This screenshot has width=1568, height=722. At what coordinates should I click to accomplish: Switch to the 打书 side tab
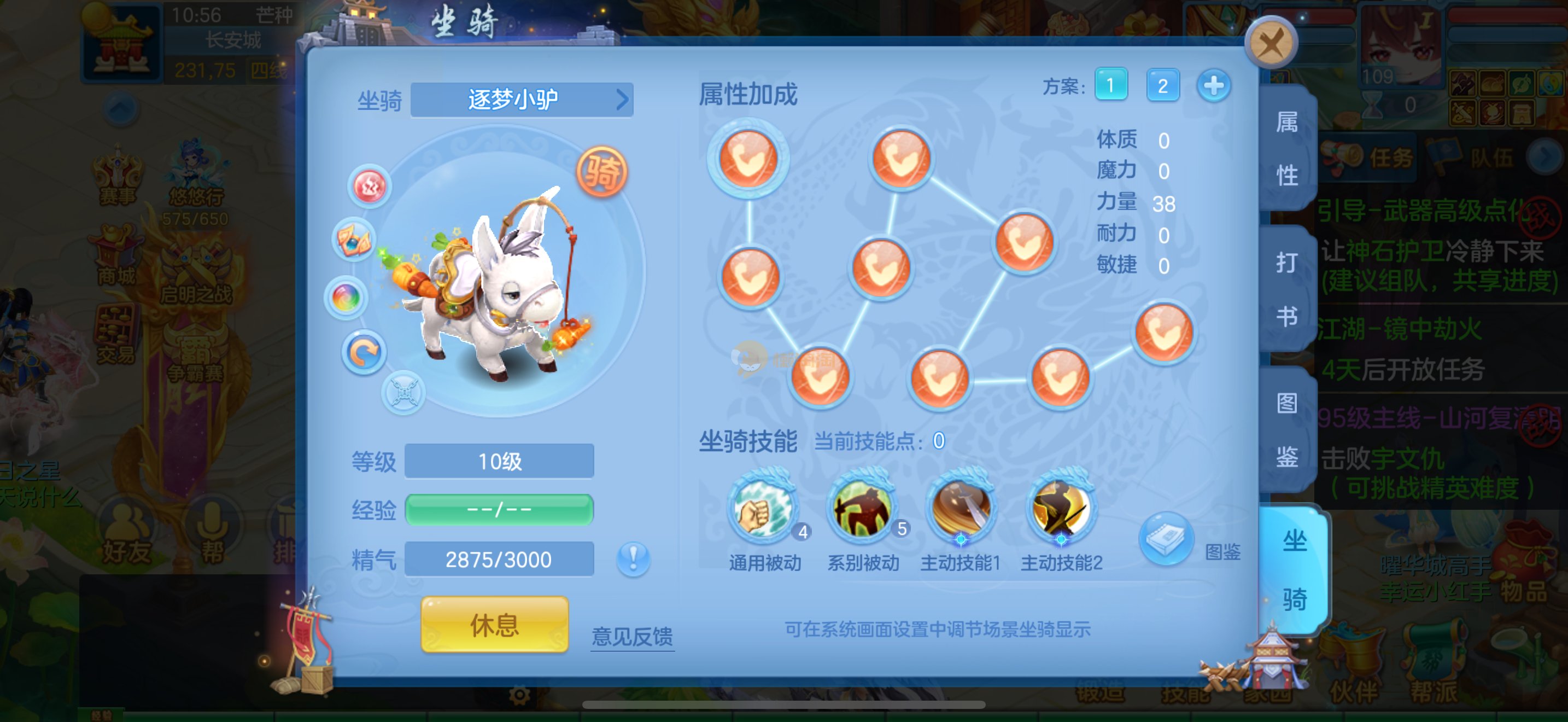[1287, 290]
